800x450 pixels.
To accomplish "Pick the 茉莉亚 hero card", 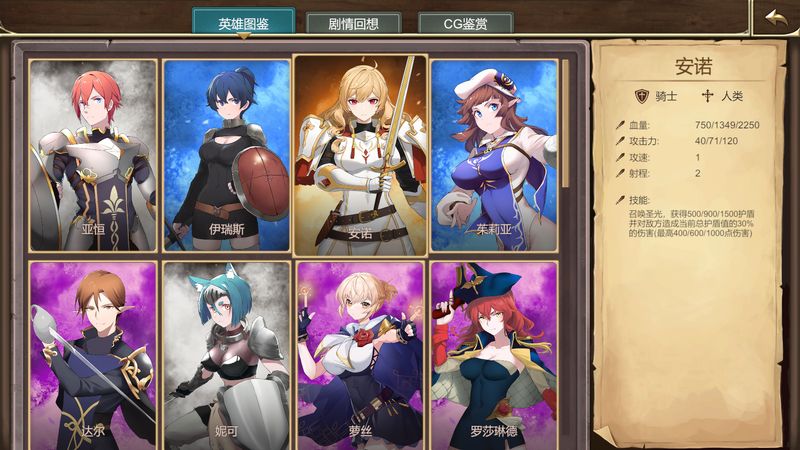I will point(494,155).
